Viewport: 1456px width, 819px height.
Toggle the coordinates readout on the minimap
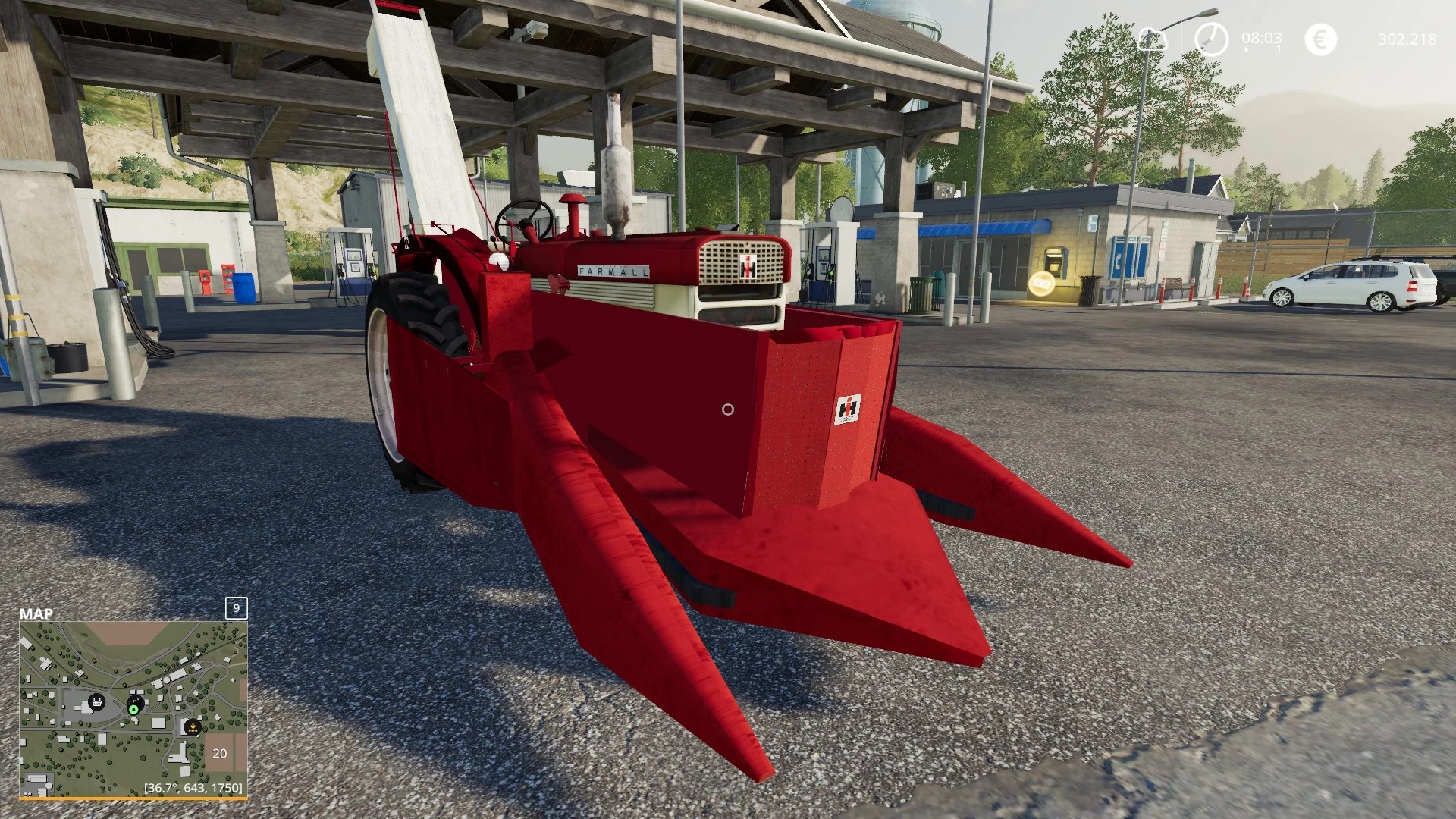coord(193,789)
